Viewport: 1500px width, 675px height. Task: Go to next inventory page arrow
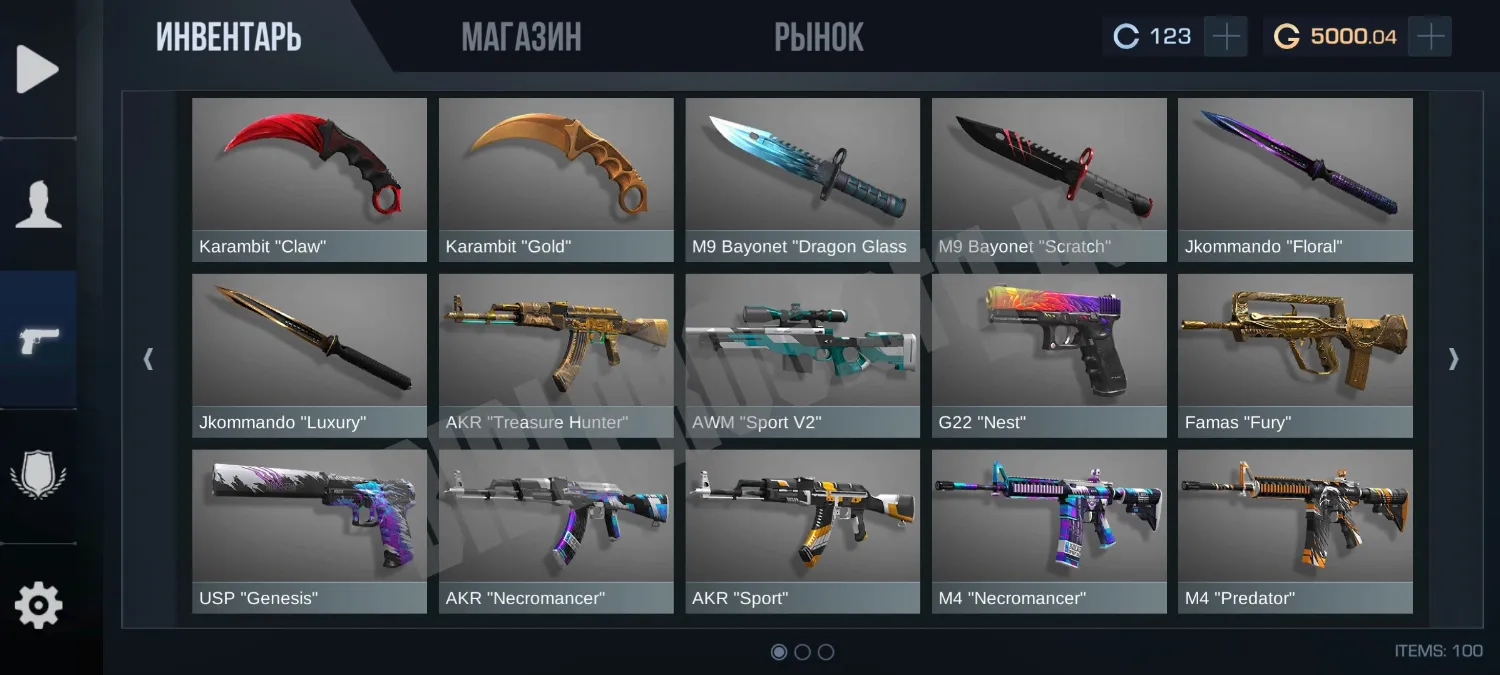pos(1453,359)
